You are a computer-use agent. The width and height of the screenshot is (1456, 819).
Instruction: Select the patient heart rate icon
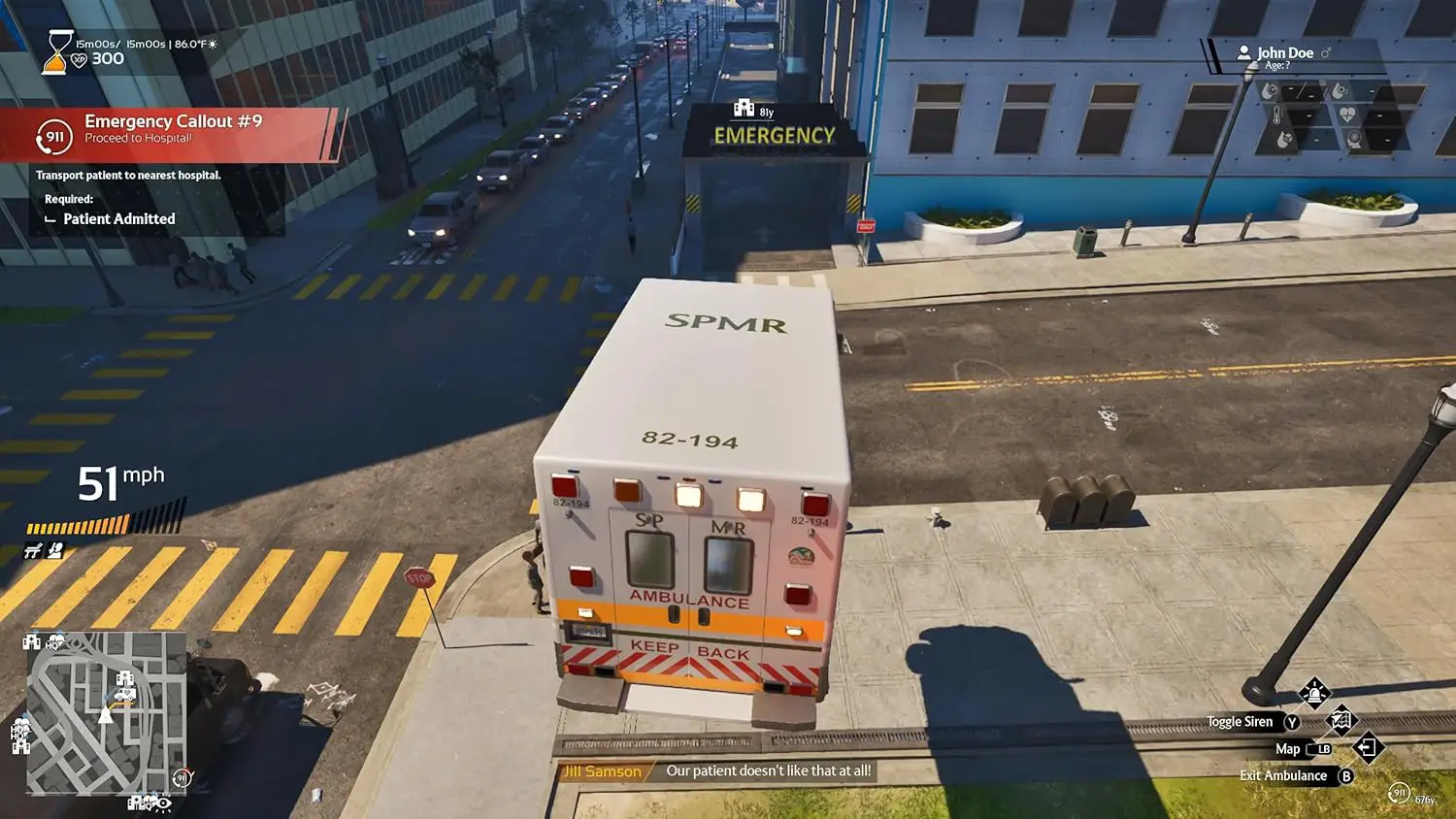click(1347, 115)
